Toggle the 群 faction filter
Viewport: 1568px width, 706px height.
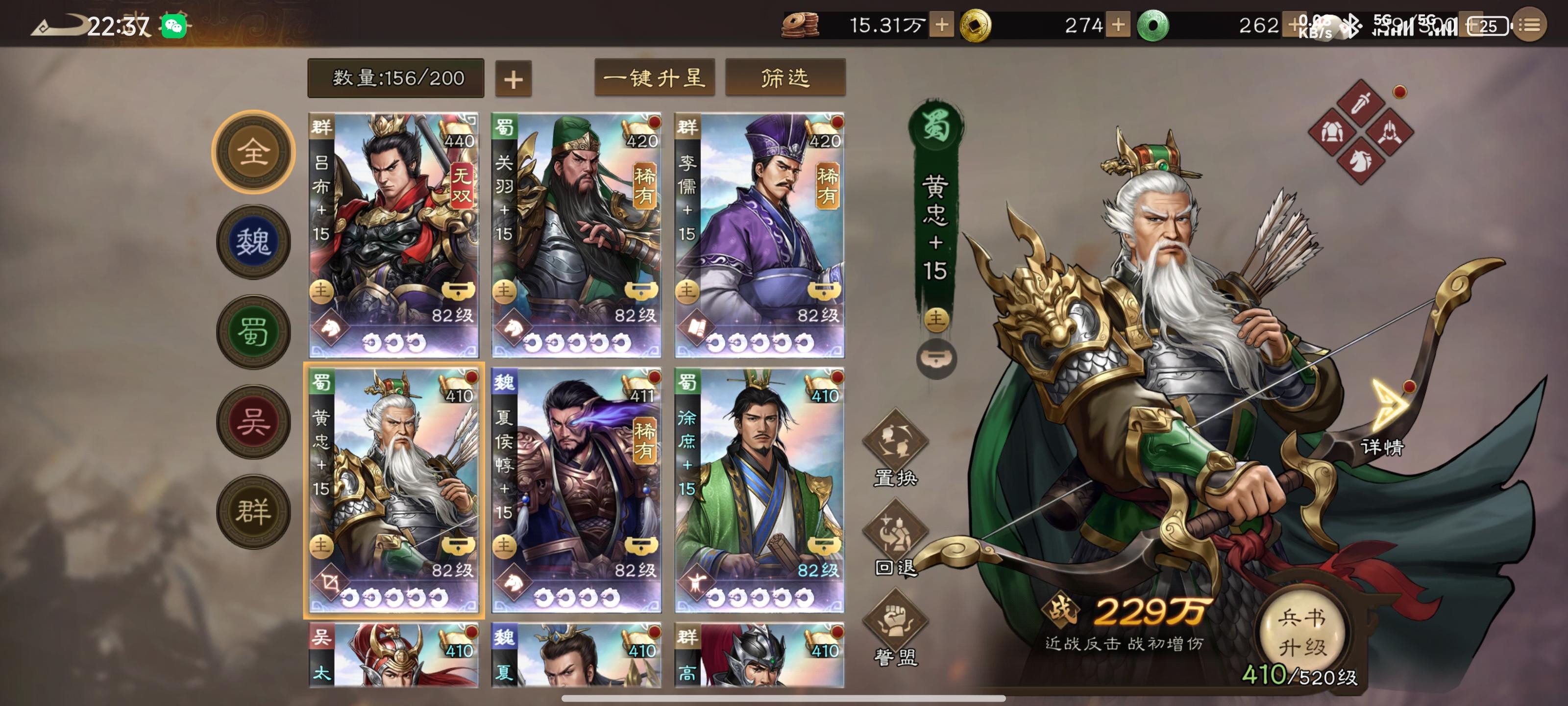pos(254,509)
